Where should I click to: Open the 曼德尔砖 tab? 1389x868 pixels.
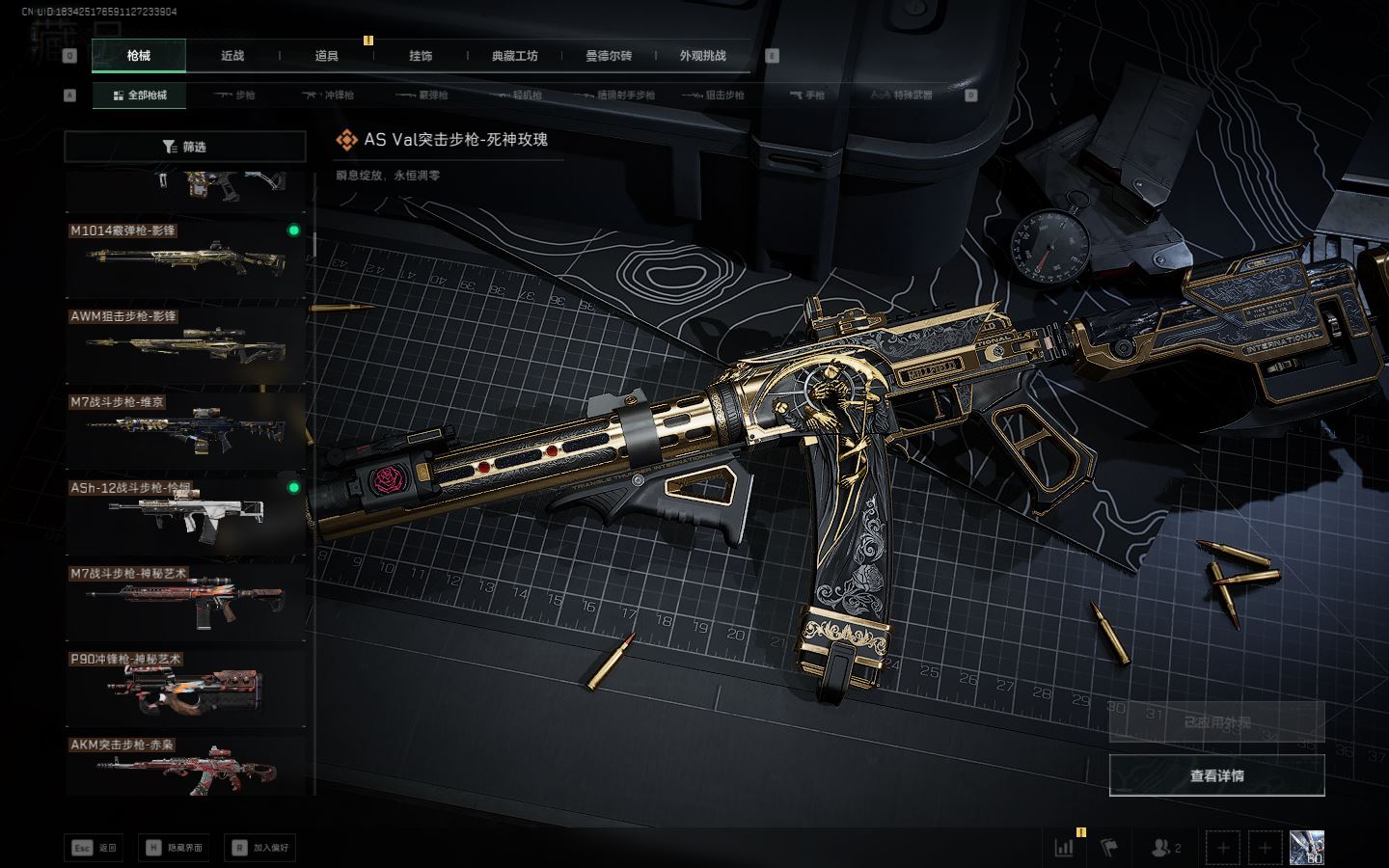click(x=609, y=56)
